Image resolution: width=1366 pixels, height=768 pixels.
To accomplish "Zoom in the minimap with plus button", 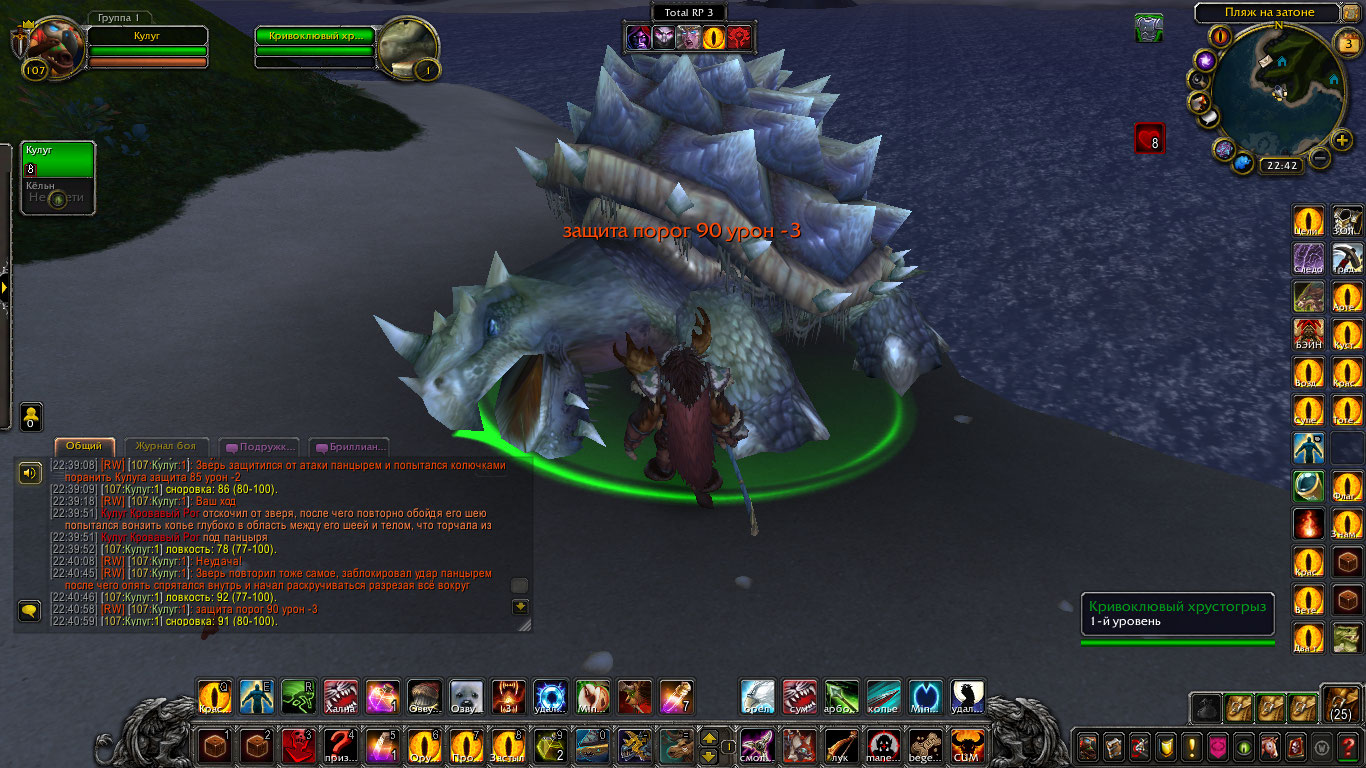I will click(1342, 140).
